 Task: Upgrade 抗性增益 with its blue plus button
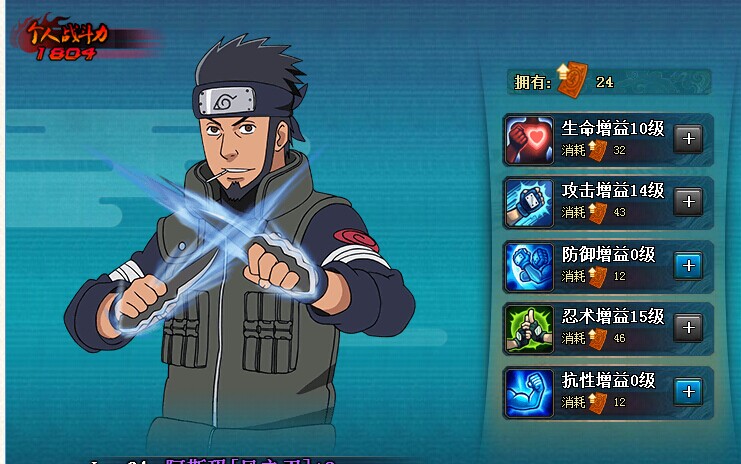(x=688, y=391)
